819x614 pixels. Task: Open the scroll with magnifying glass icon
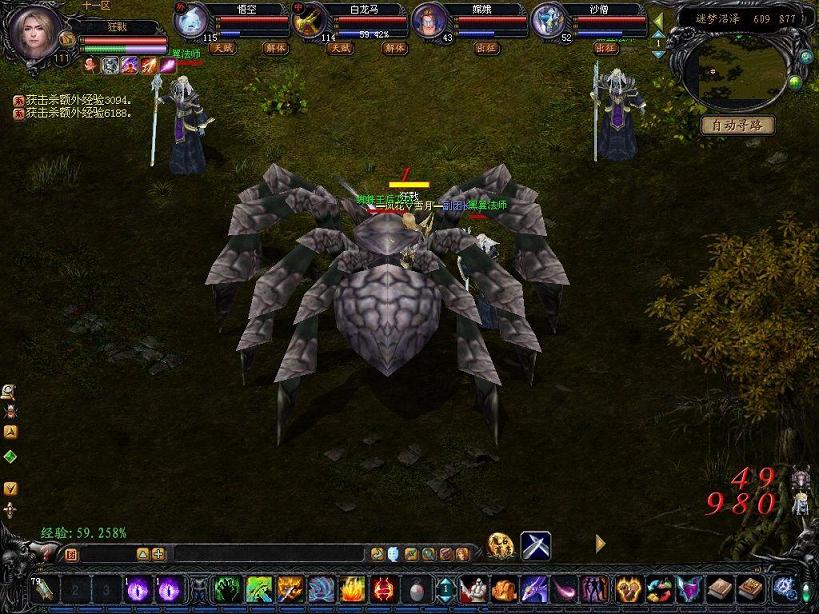tap(10, 390)
